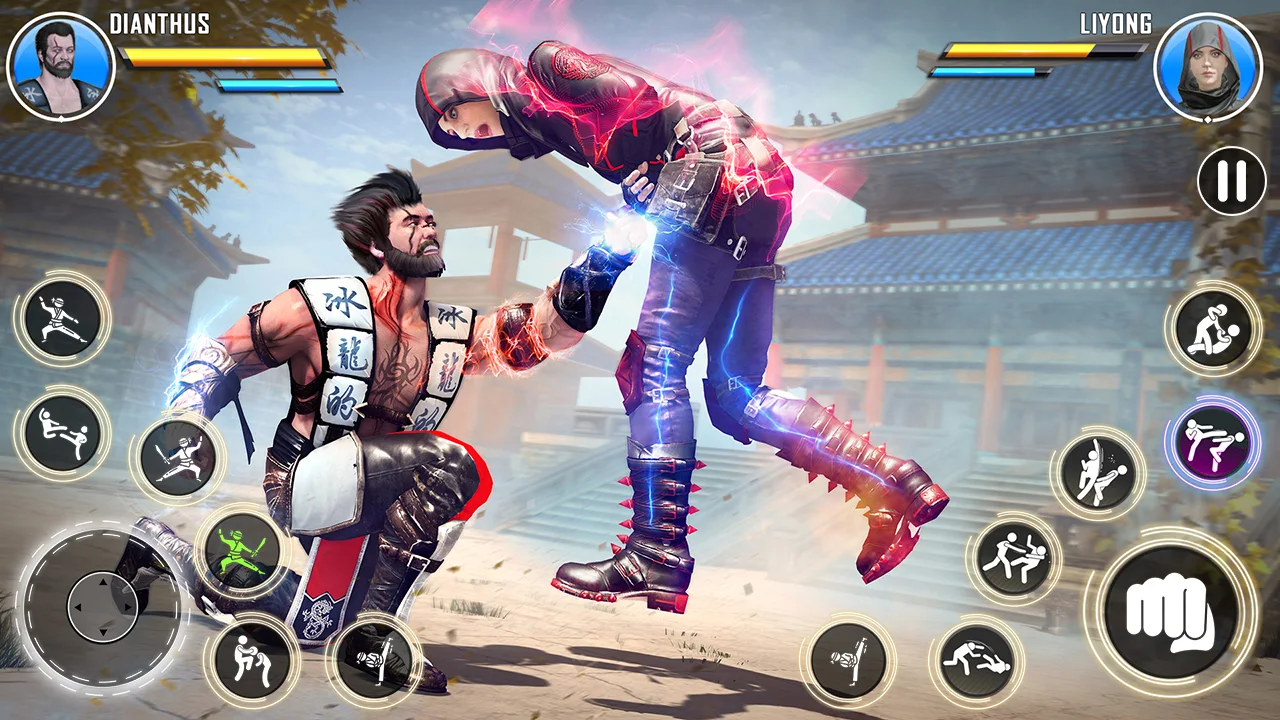Screen dimensions: 1280x720
Task: Use the flip kick move near Liyong's boot
Action: coord(850,660)
